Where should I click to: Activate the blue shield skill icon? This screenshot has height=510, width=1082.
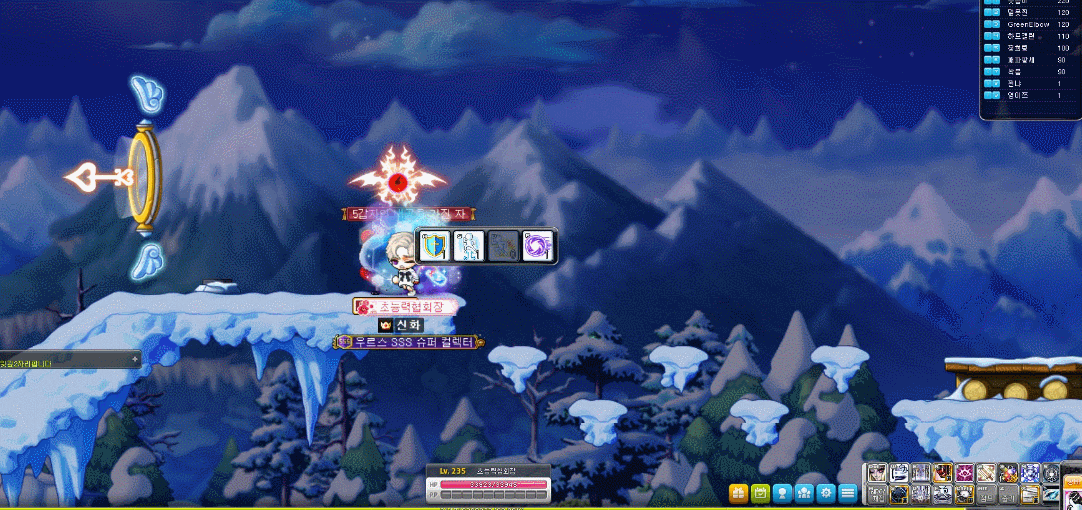coord(433,246)
